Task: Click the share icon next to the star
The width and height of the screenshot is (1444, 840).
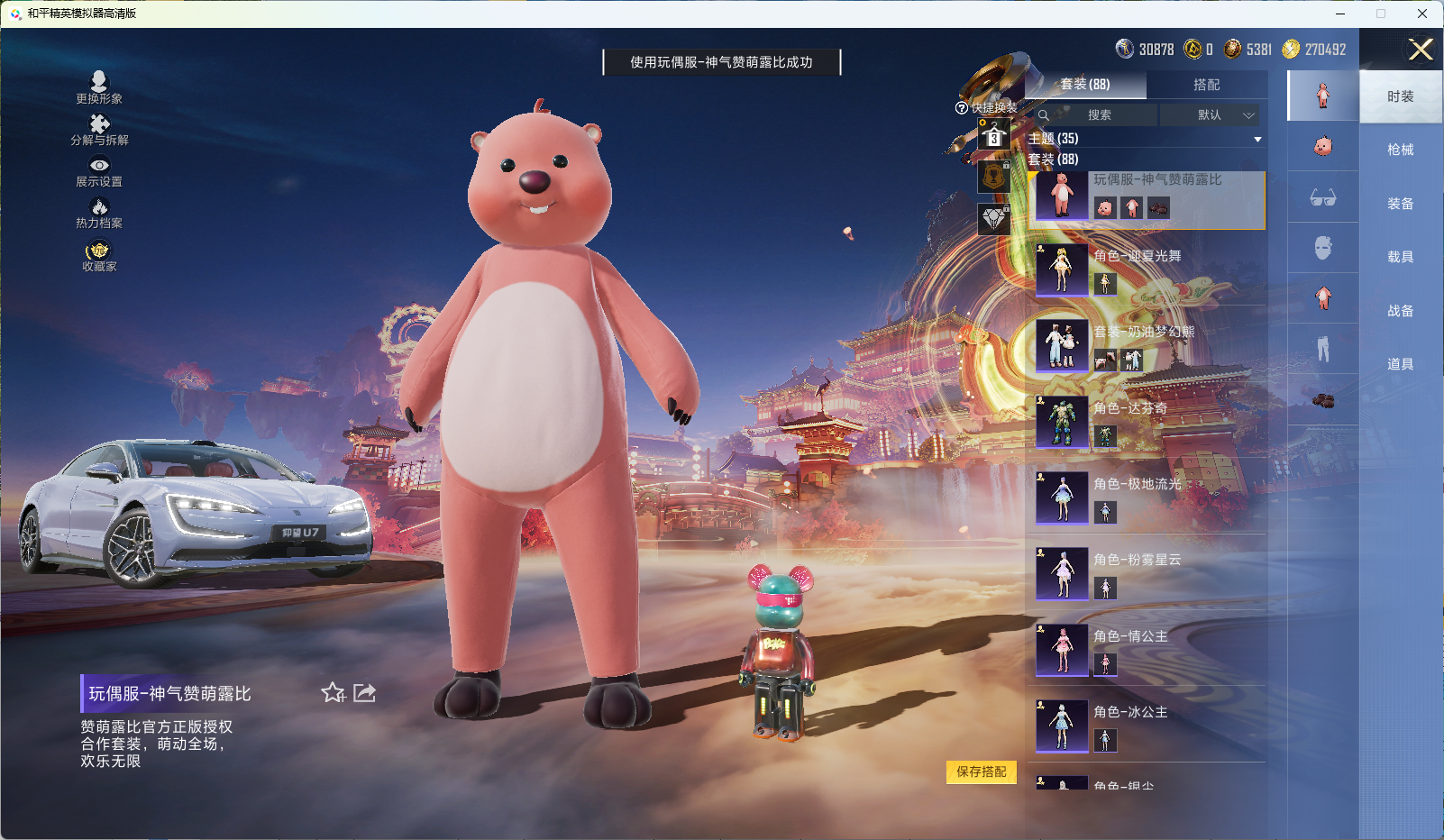Action: coord(364,693)
